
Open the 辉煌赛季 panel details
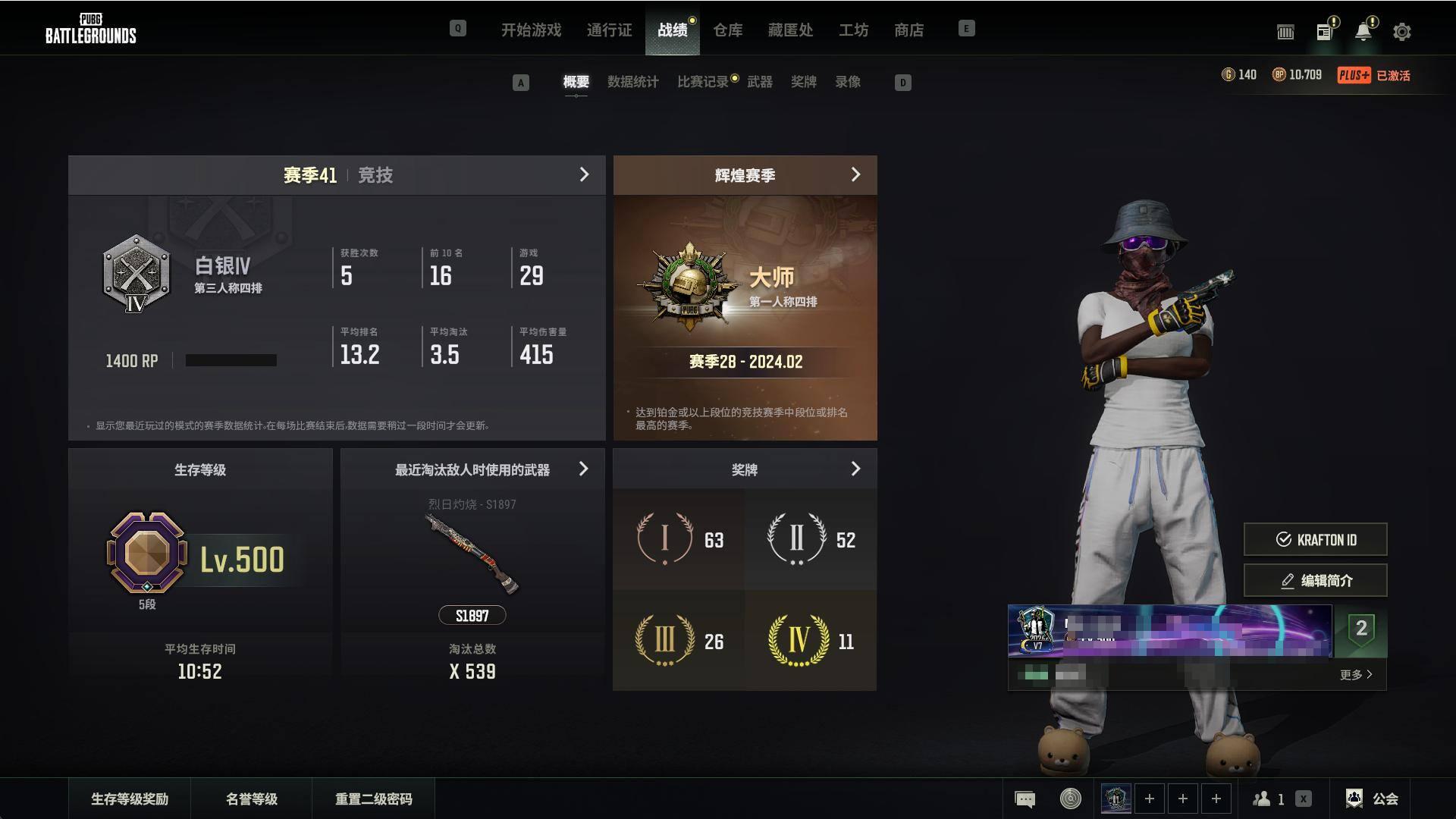tap(855, 175)
